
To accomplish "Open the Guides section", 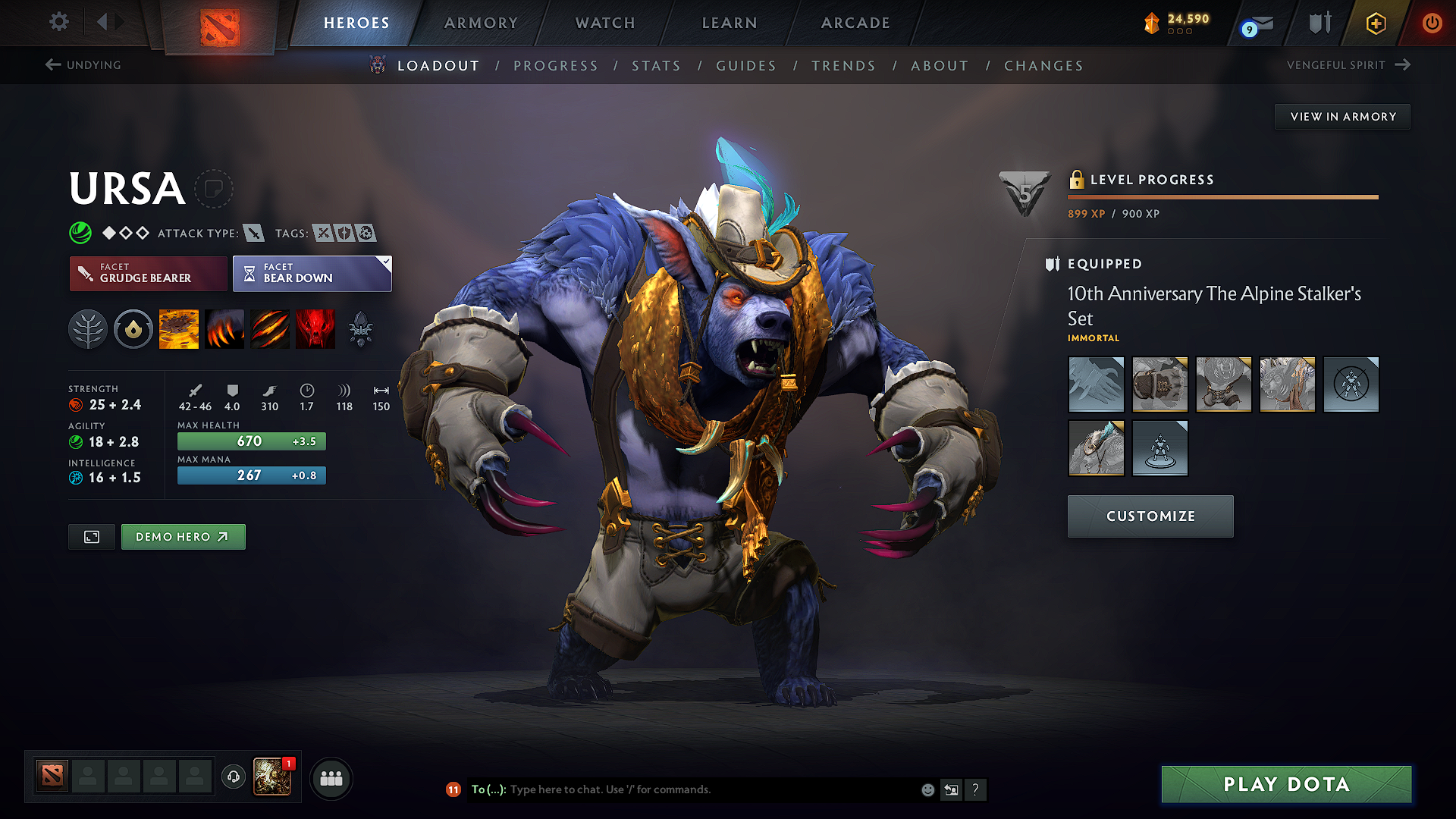I will click(746, 66).
